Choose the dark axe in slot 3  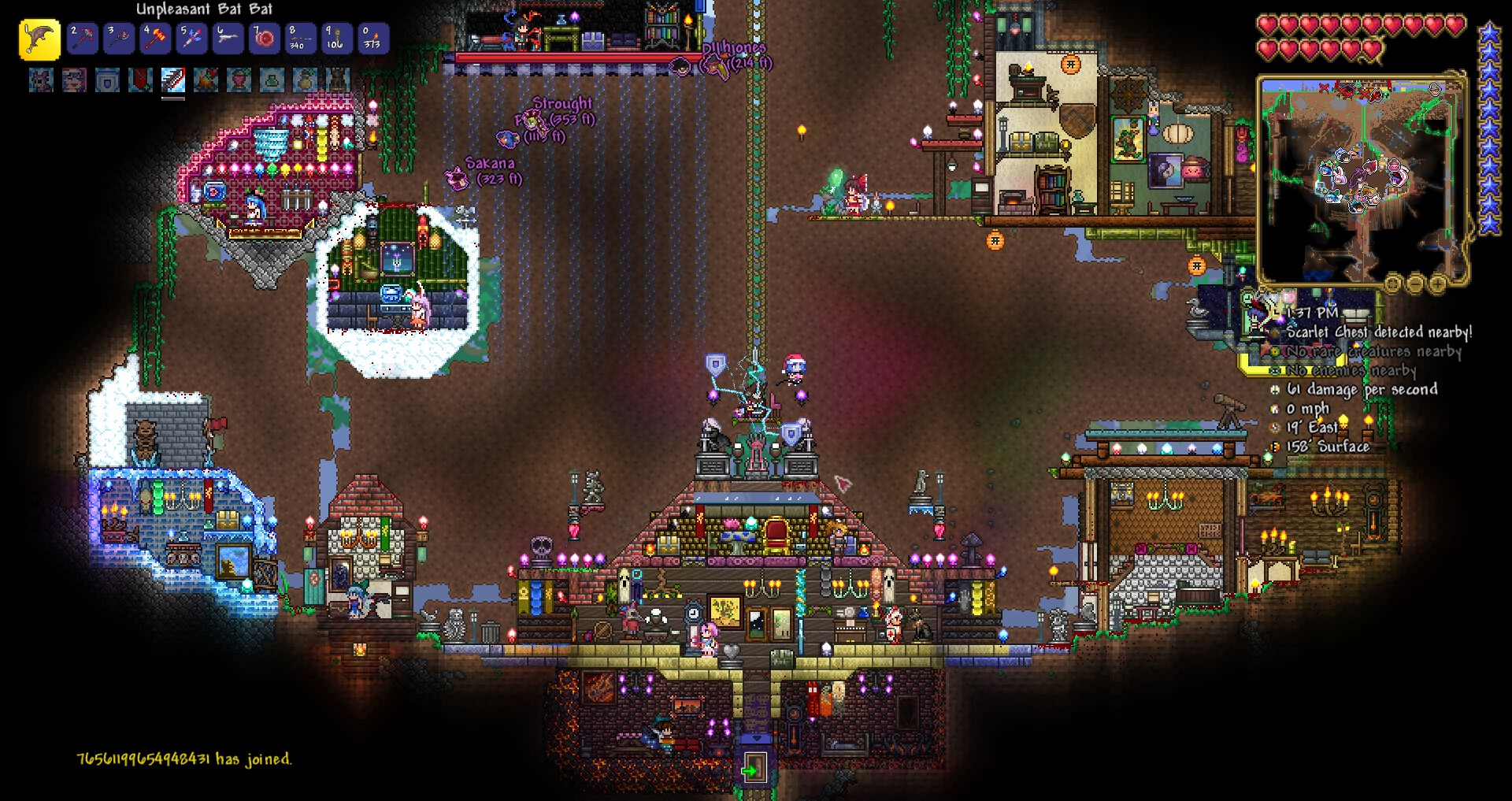click(118, 39)
